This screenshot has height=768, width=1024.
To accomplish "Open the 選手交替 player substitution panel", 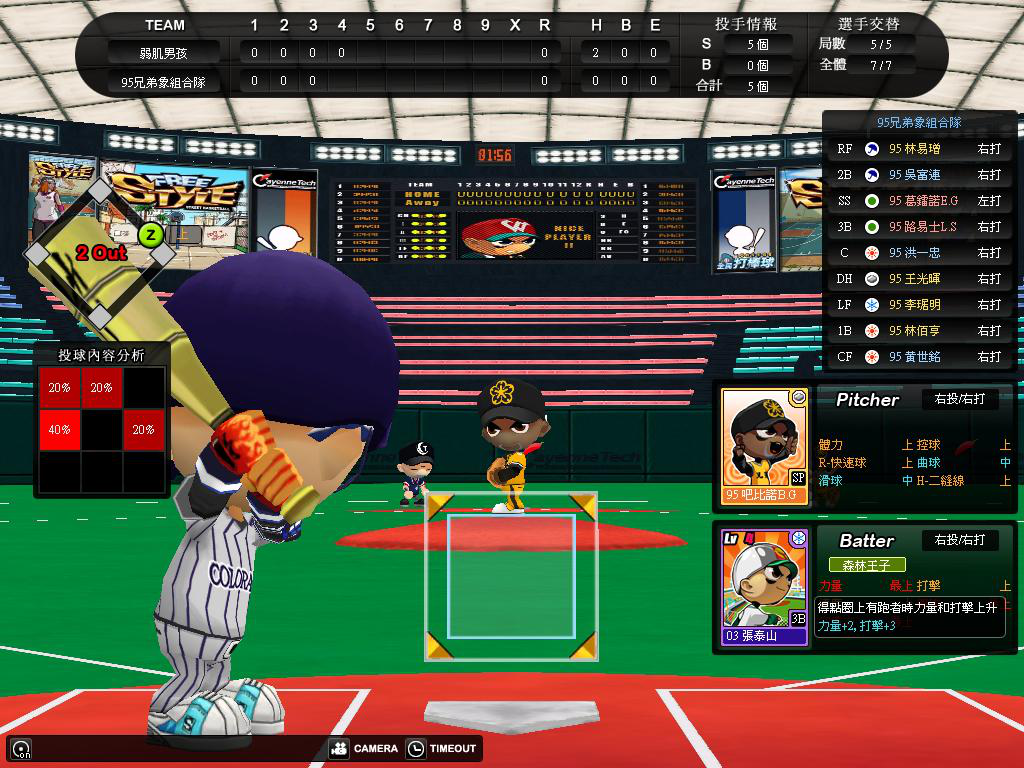I will 866,24.
